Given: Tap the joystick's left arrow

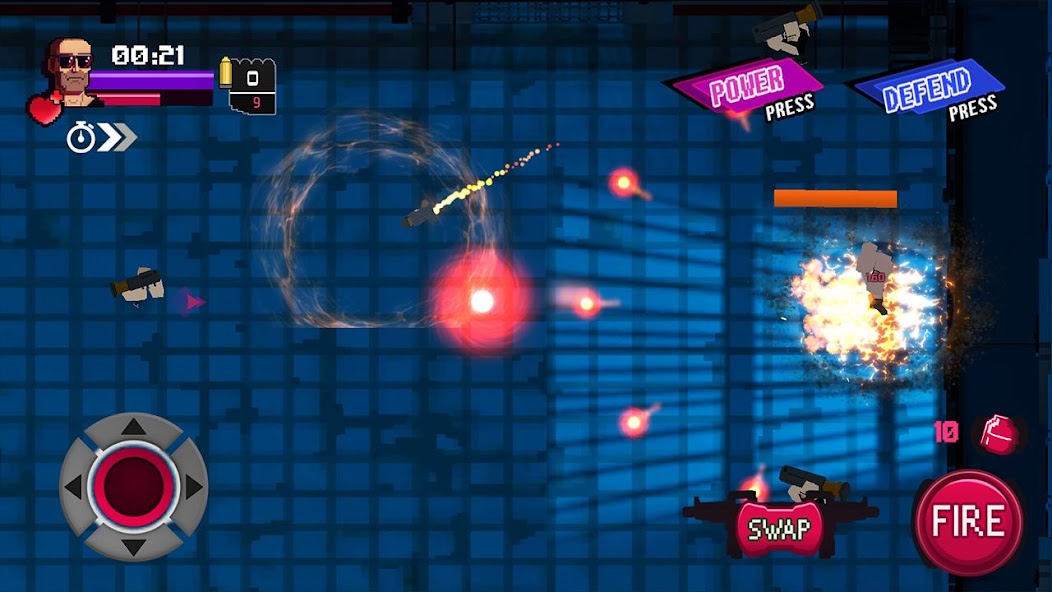Looking at the screenshot, I should [73, 487].
